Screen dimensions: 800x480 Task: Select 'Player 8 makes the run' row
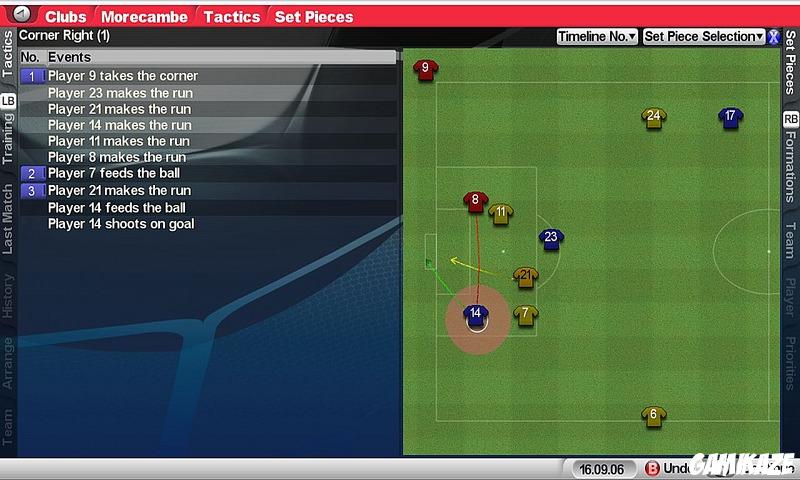click(116, 157)
